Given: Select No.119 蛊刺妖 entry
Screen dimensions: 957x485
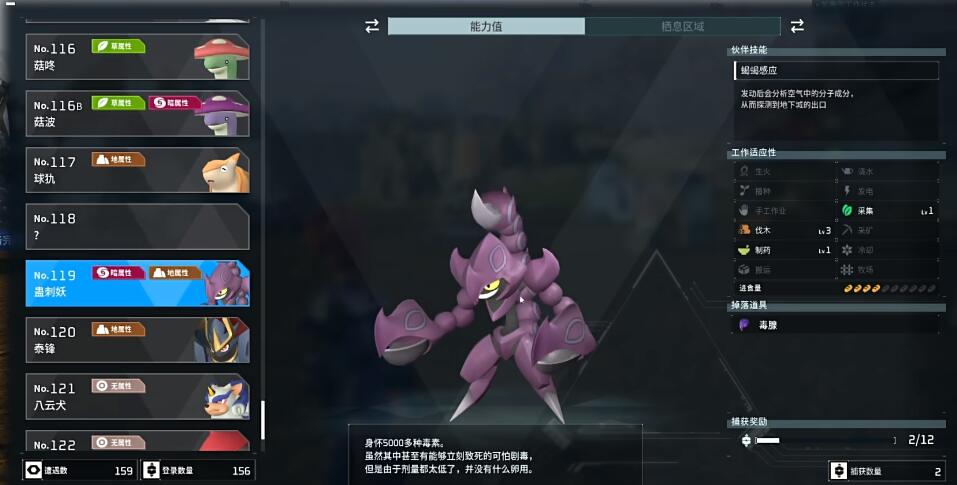Looking at the screenshot, I should pos(137,283).
